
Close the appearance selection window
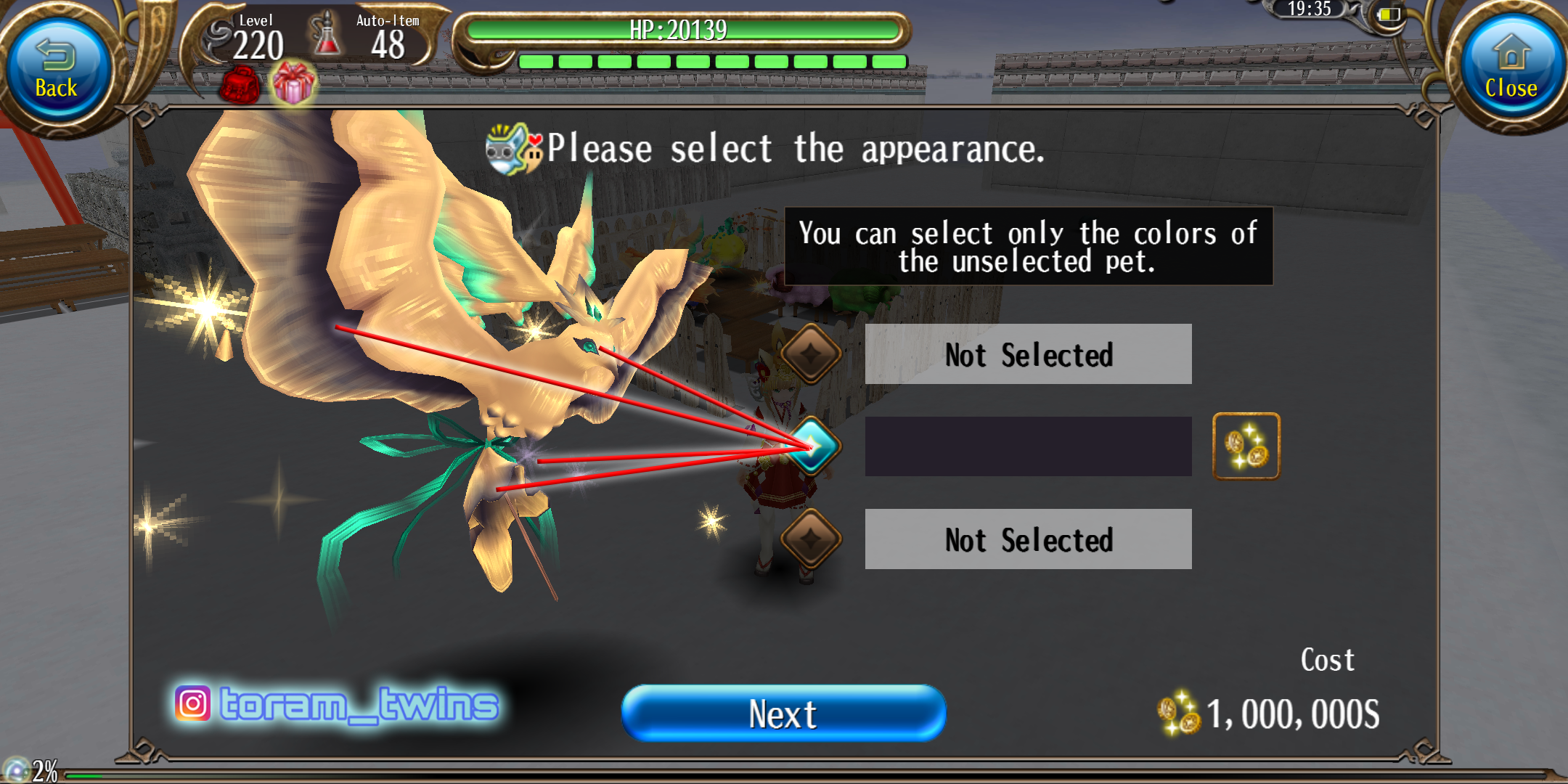point(1511,70)
